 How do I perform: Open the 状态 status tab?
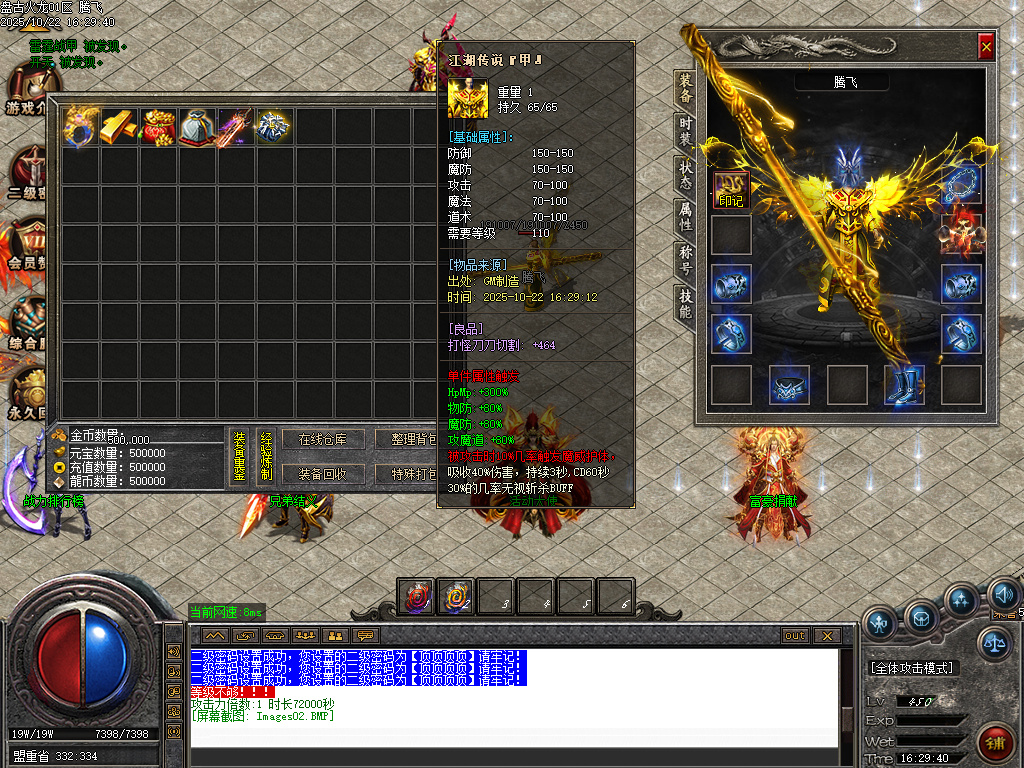coord(685,174)
